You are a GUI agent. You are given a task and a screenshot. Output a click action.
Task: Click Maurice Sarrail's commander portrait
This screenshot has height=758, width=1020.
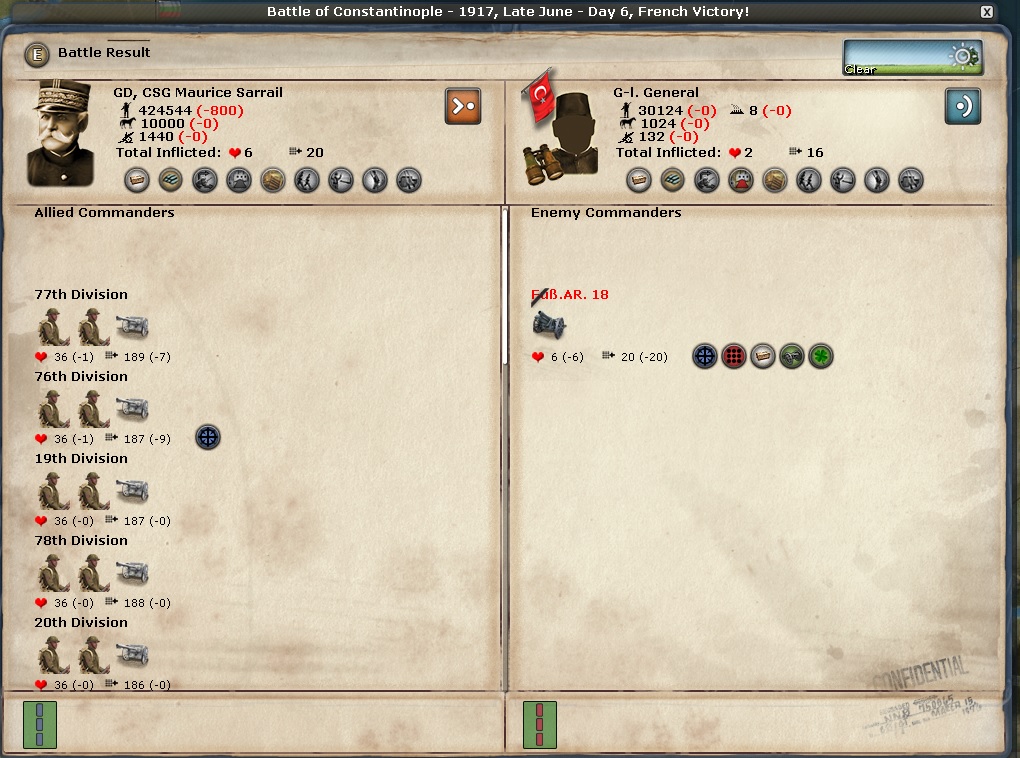(x=67, y=133)
